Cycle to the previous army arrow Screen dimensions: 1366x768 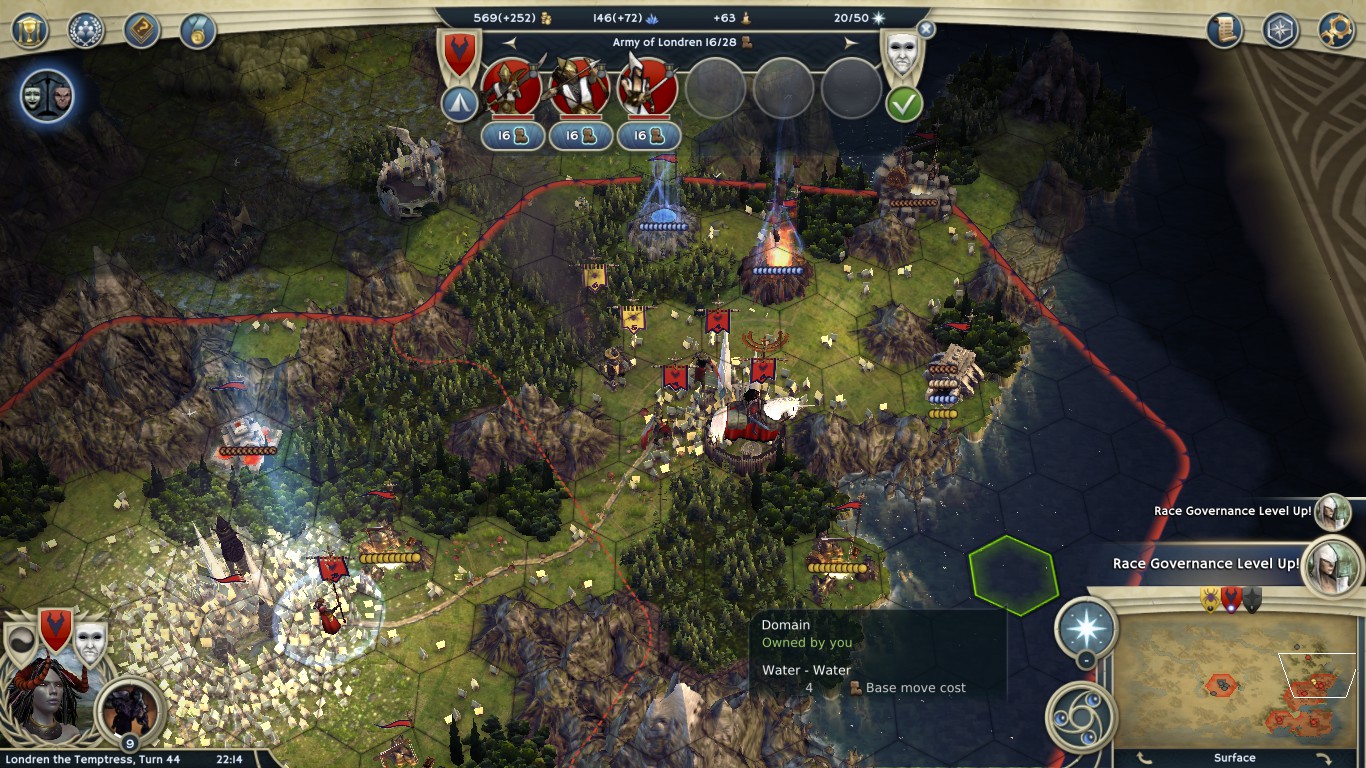tap(509, 43)
